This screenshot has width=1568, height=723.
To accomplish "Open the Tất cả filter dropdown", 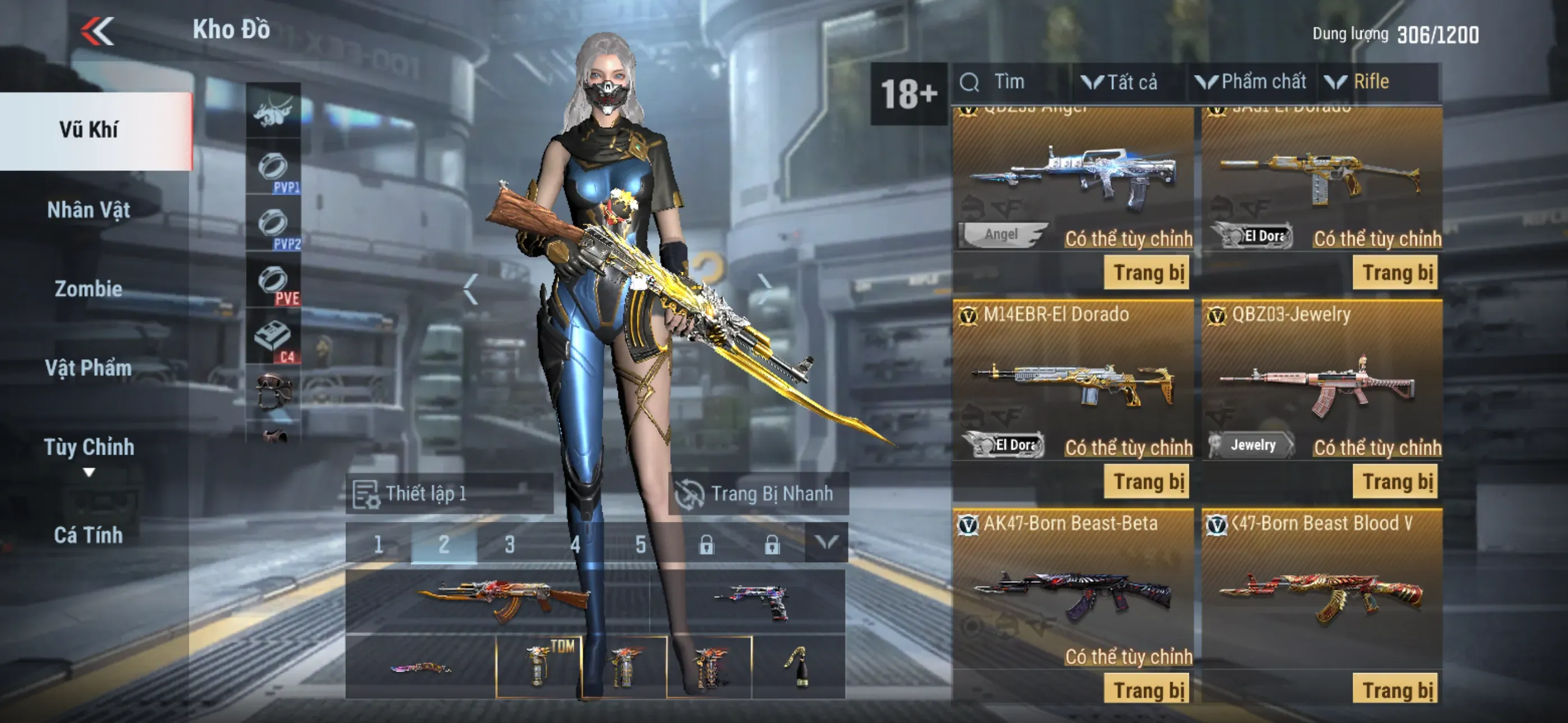I will click(1120, 82).
